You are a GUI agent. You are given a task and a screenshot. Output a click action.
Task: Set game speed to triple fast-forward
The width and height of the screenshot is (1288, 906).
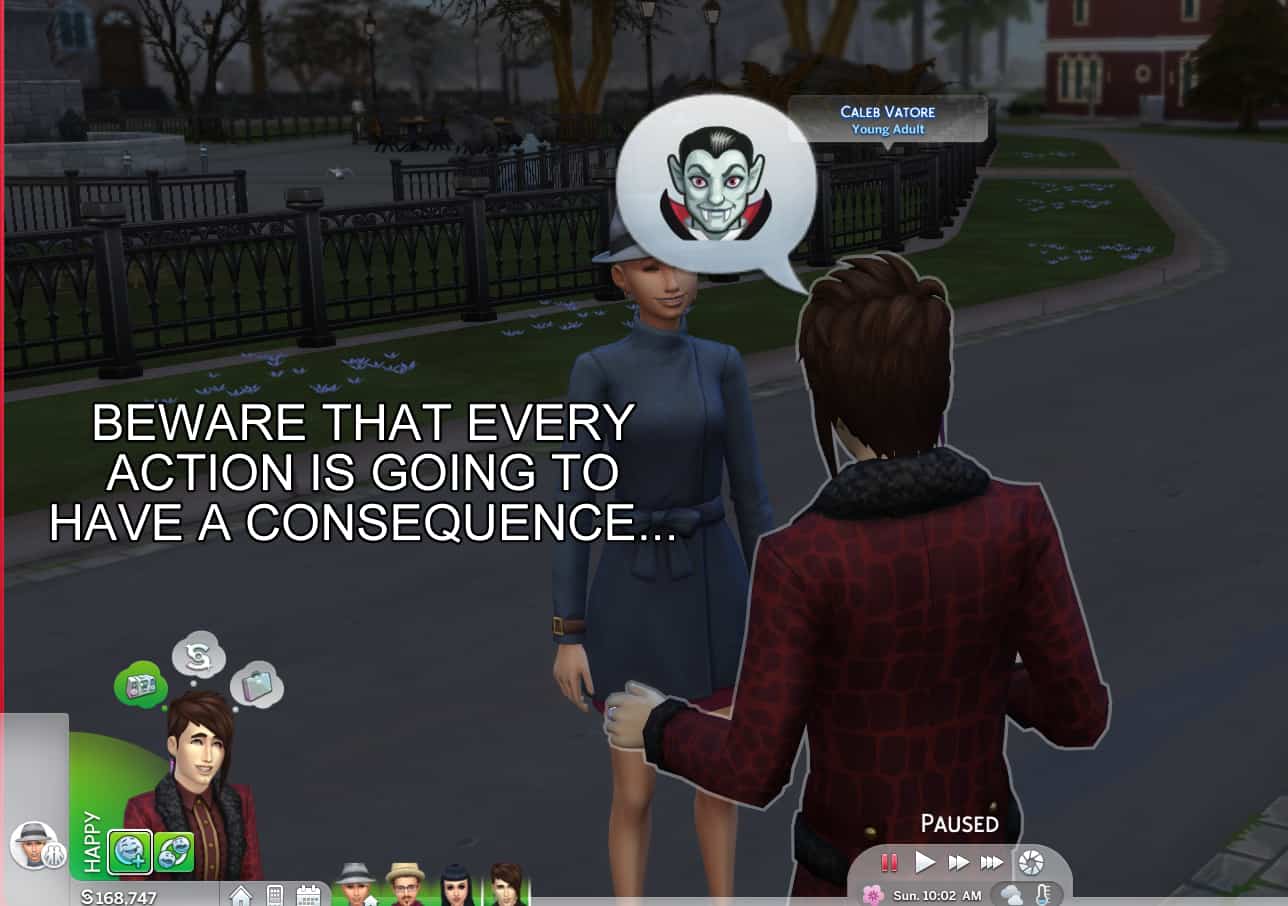[991, 862]
